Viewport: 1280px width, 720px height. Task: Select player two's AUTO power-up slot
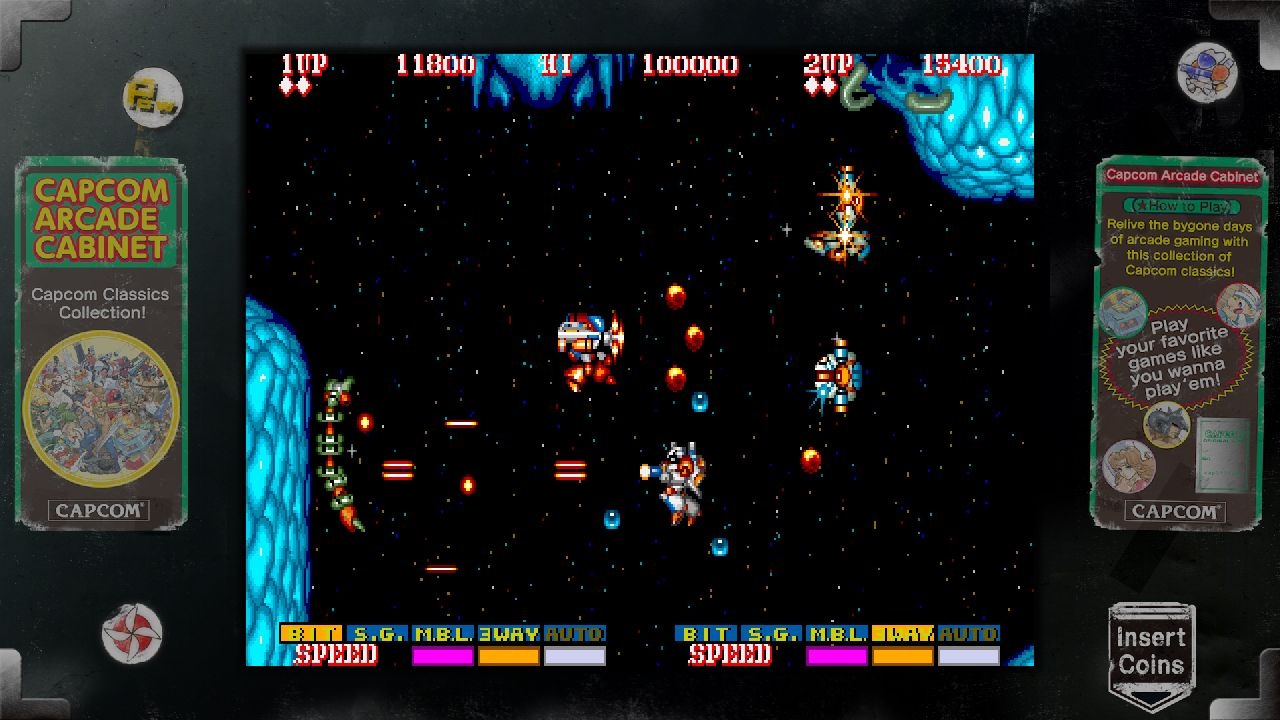pos(969,634)
